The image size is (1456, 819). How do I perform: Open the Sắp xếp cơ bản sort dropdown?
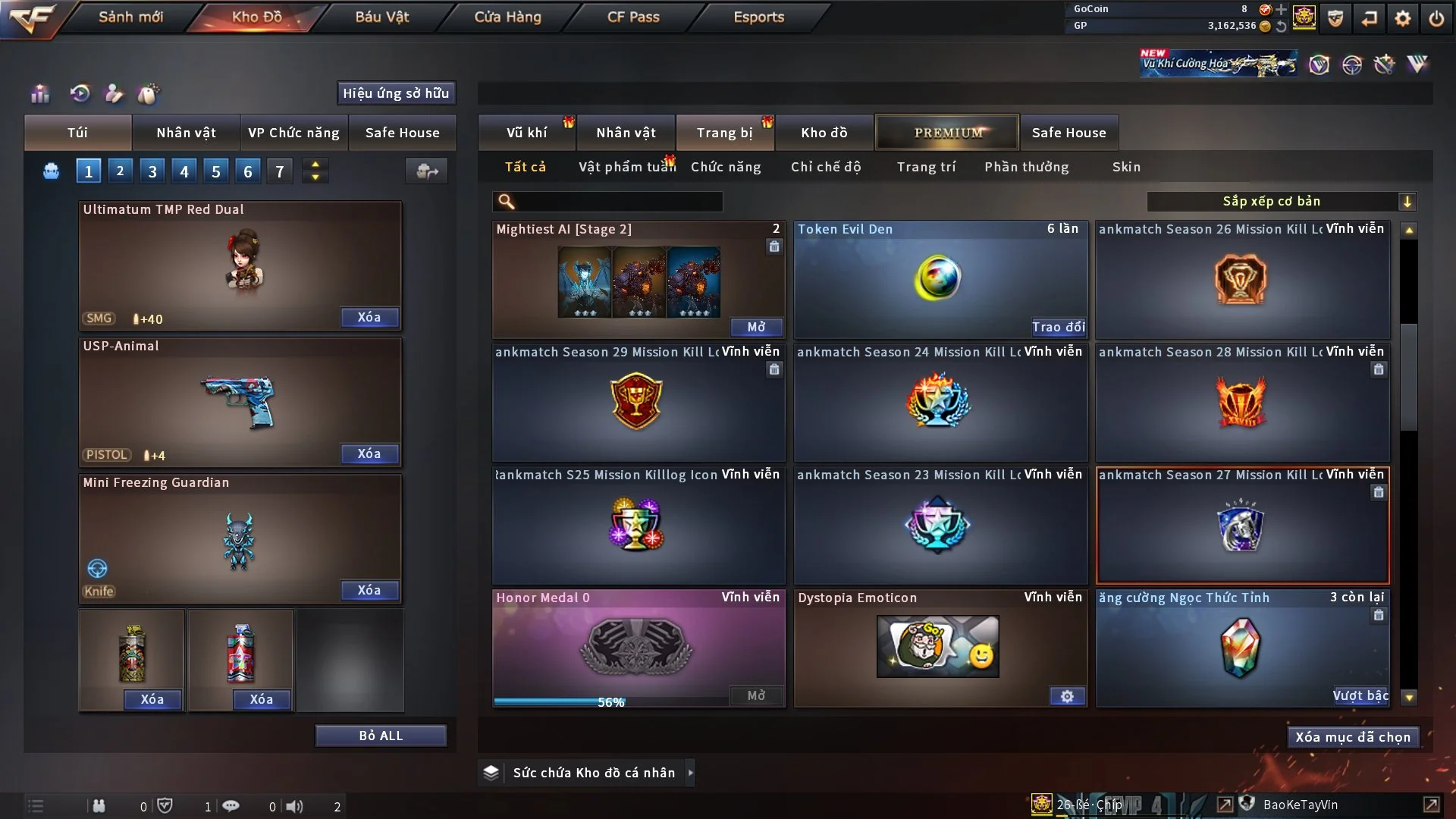coord(1281,202)
